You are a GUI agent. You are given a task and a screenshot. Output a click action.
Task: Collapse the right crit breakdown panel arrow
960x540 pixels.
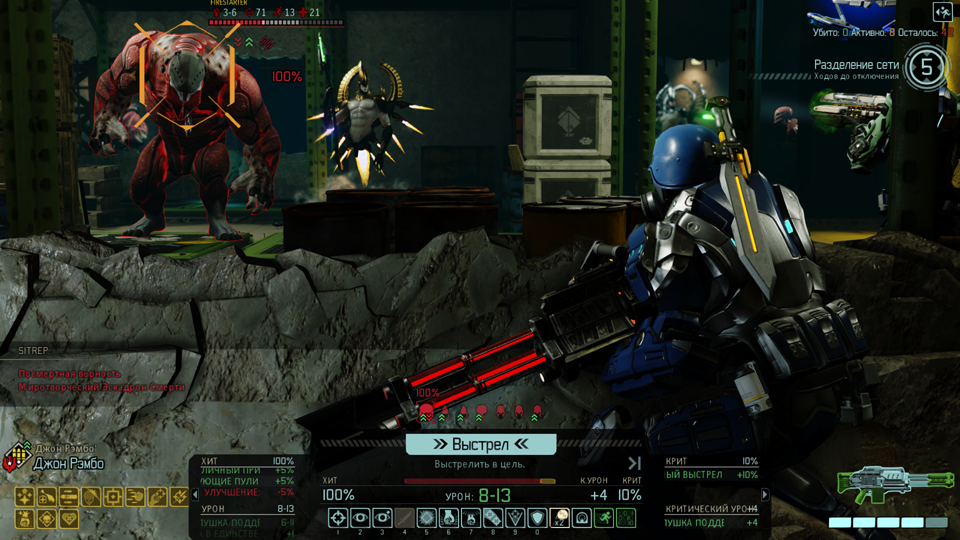765,495
